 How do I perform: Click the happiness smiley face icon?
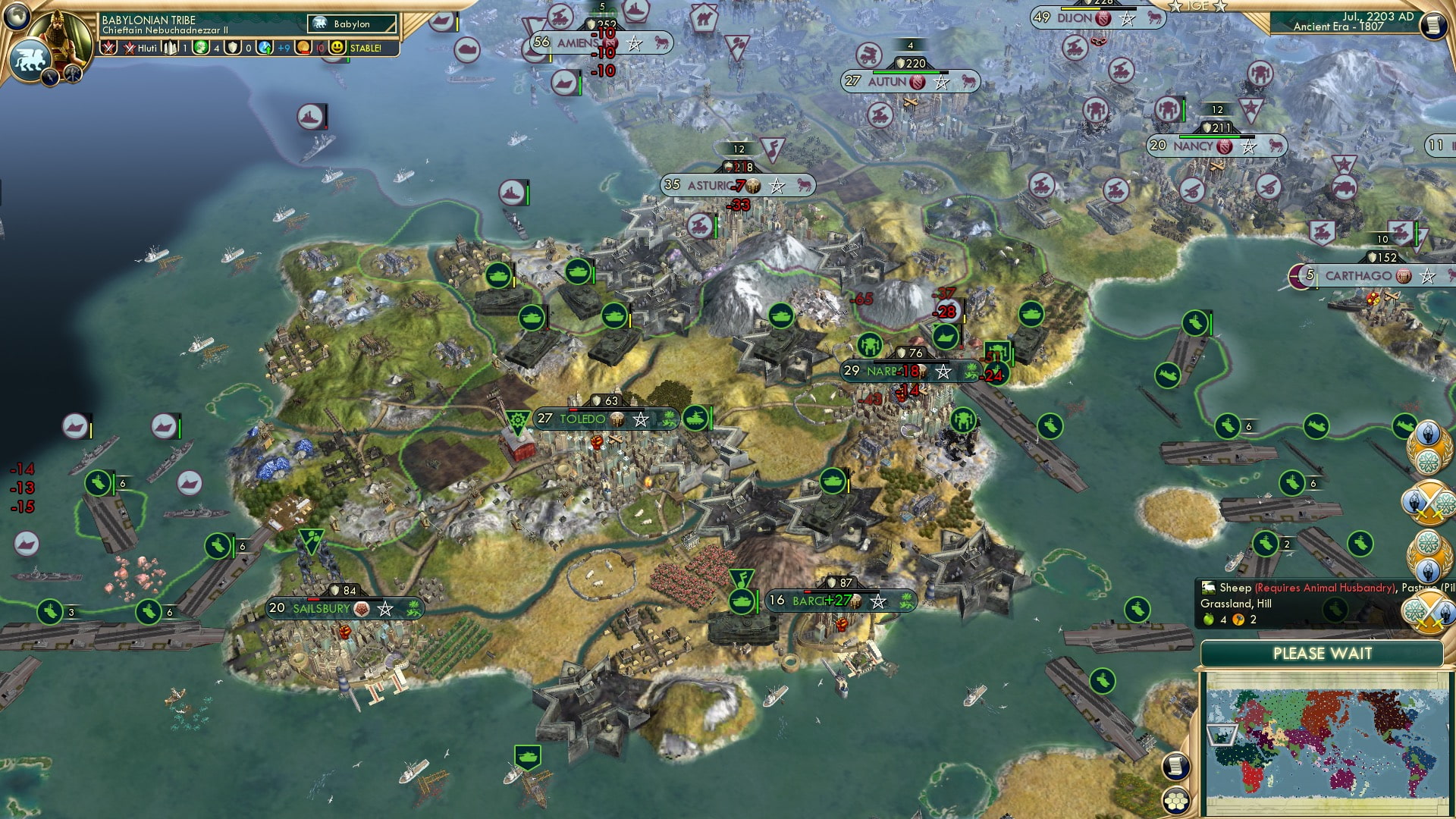pos(337,48)
